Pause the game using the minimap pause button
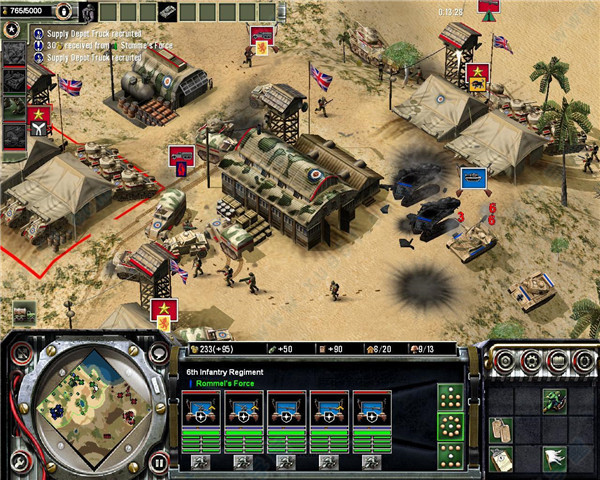Screen dimensions: 600x480 [159, 464]
